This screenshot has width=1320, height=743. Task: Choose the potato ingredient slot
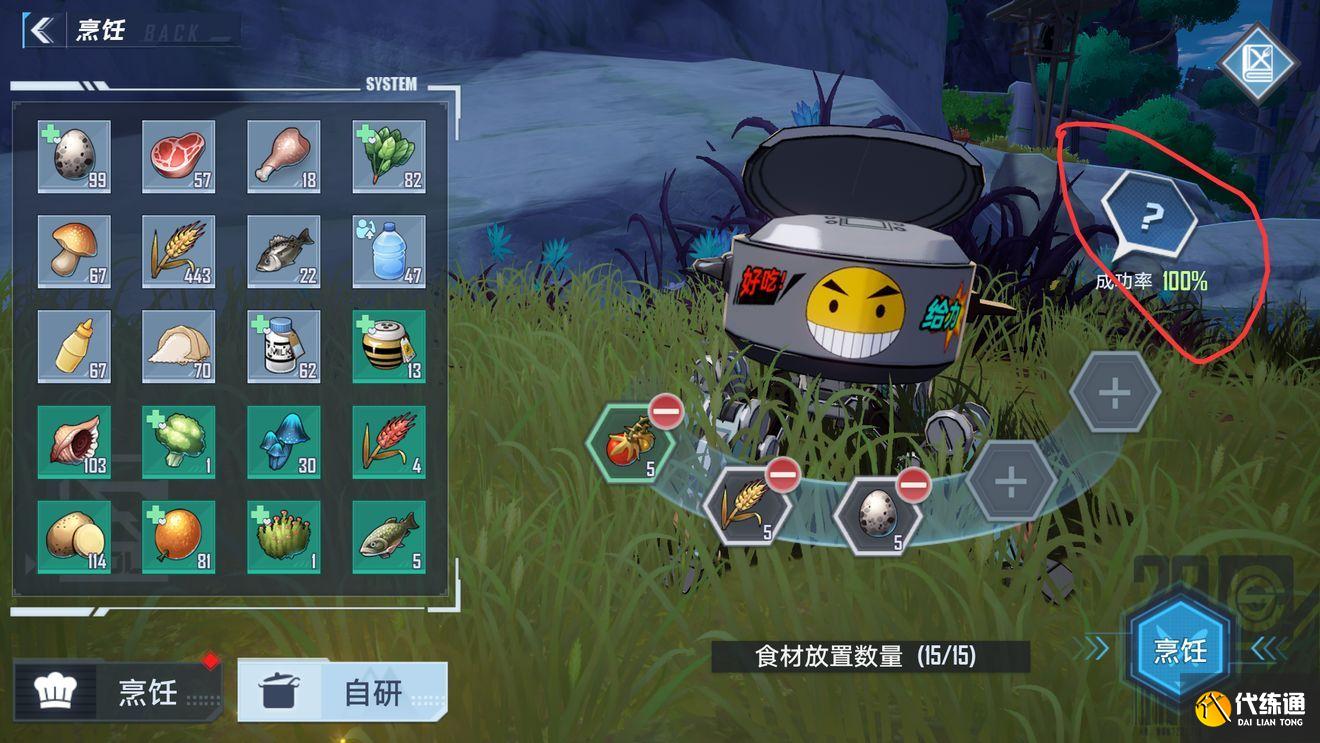coord(74,537)
